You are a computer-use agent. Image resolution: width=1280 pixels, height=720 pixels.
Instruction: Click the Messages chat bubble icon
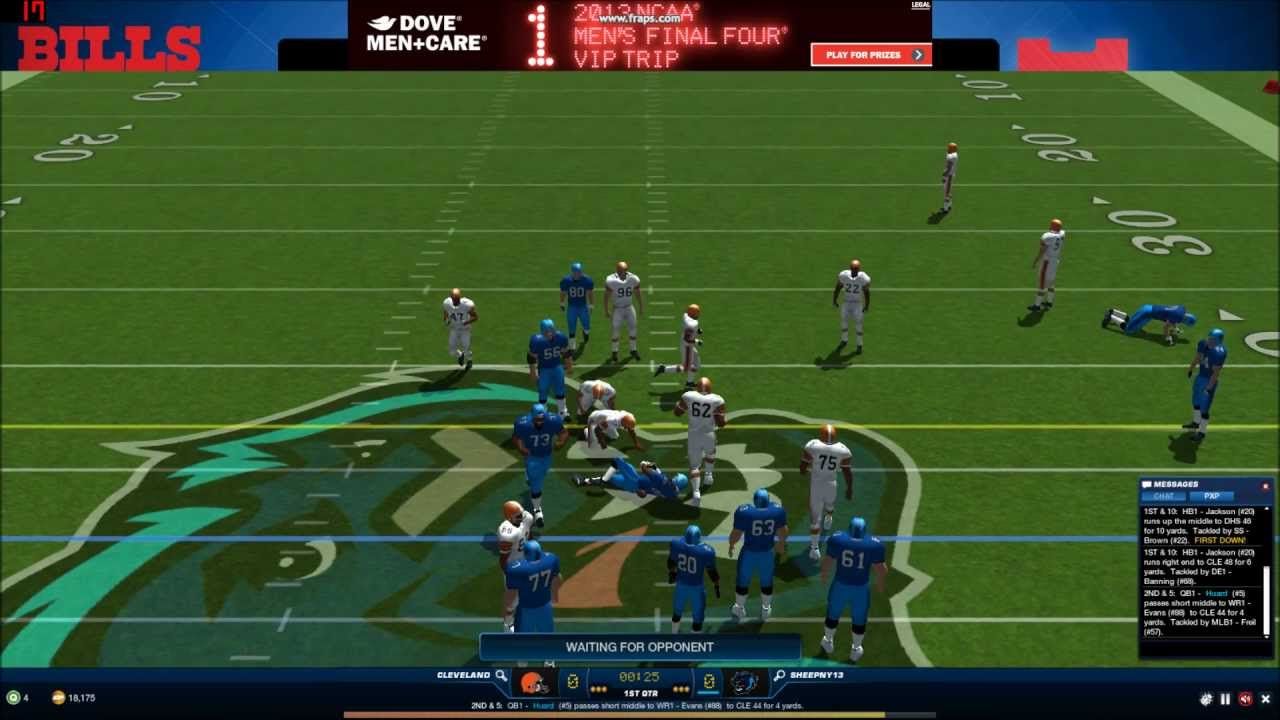point(1146,484)
